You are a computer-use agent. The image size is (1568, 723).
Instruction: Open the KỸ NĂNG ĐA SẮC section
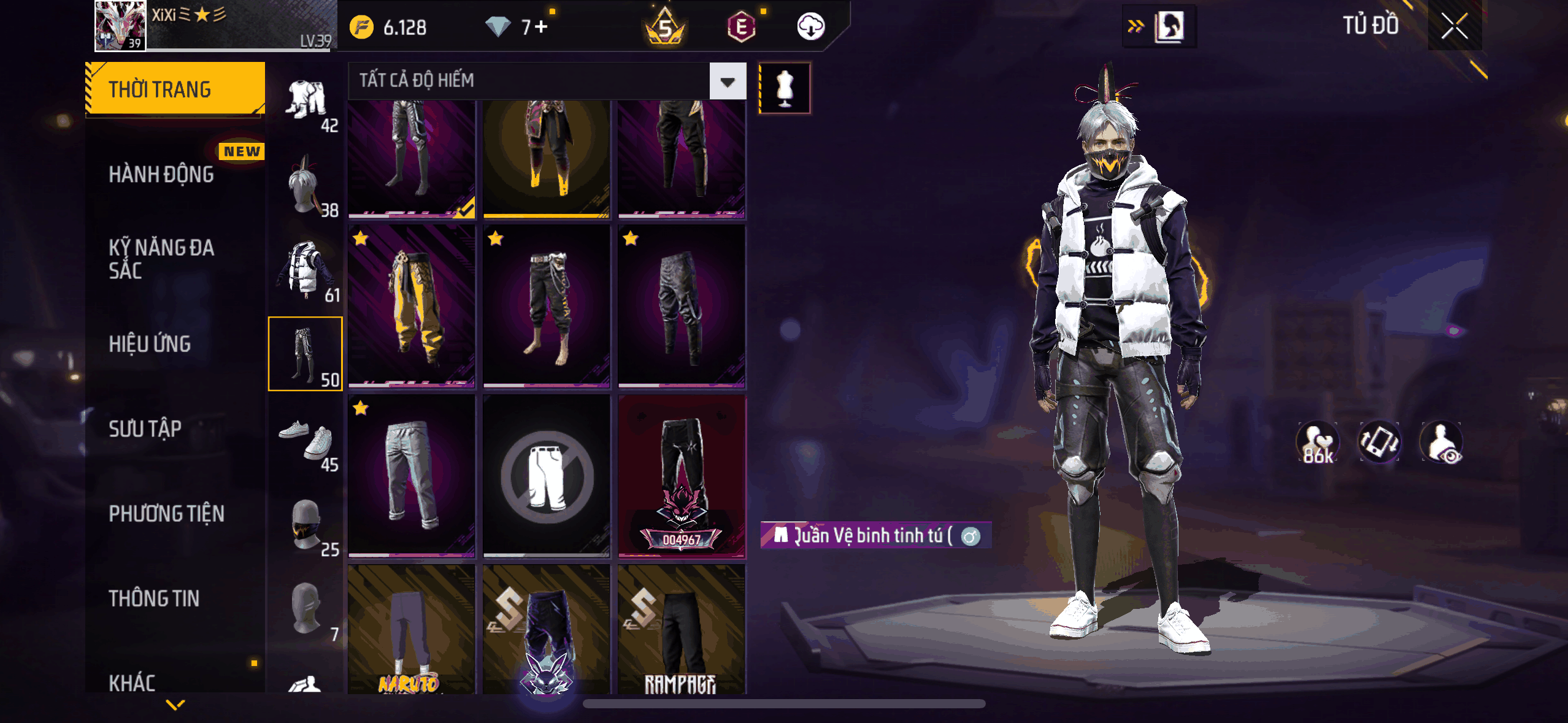[x=161, y=259]
